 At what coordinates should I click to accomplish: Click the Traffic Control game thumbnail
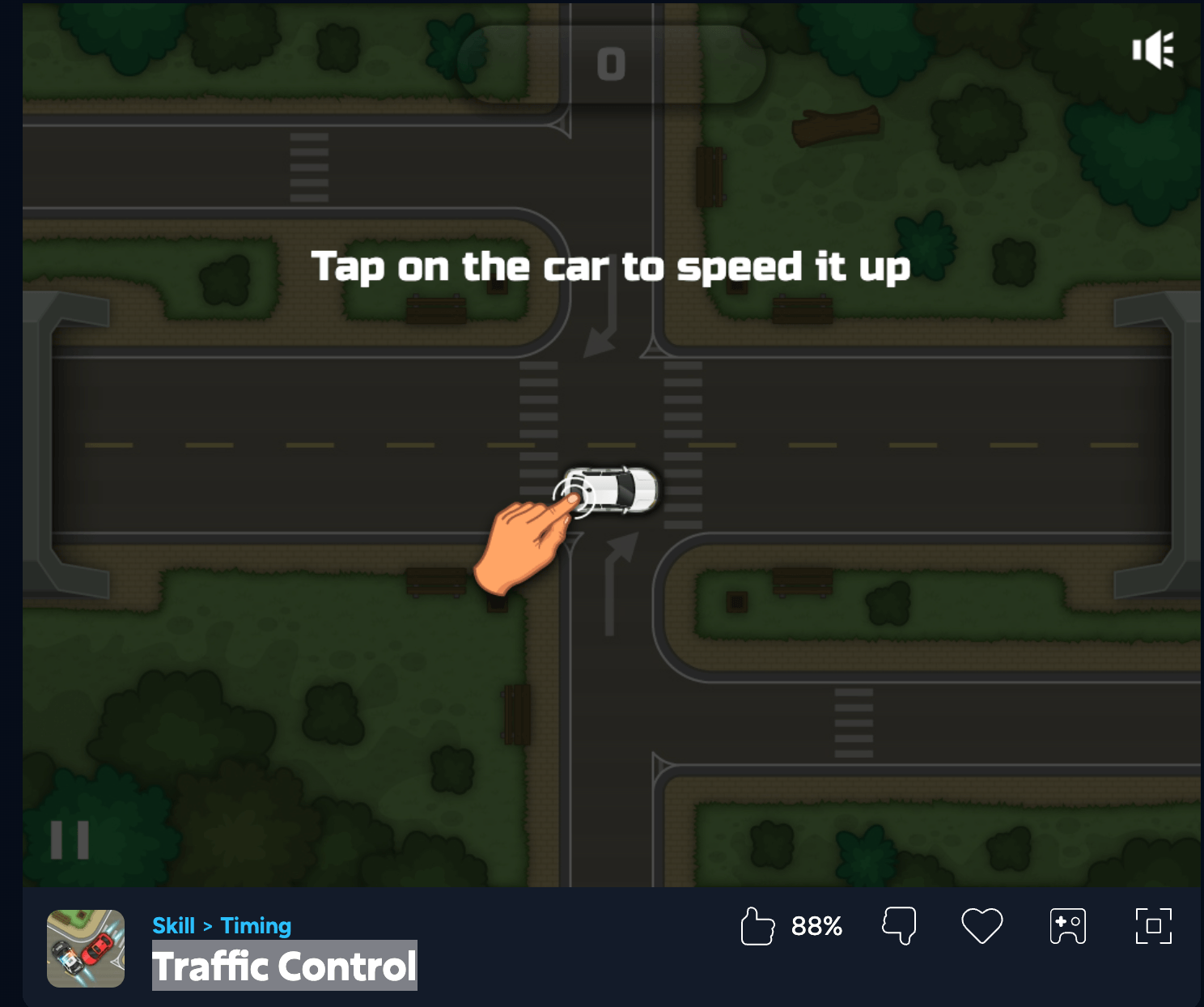pos(86,948)
